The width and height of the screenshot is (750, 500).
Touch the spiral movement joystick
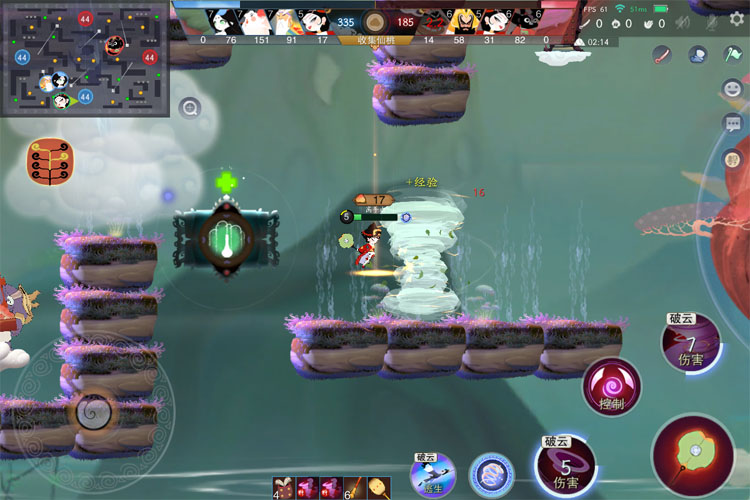[x=94, y=410]
